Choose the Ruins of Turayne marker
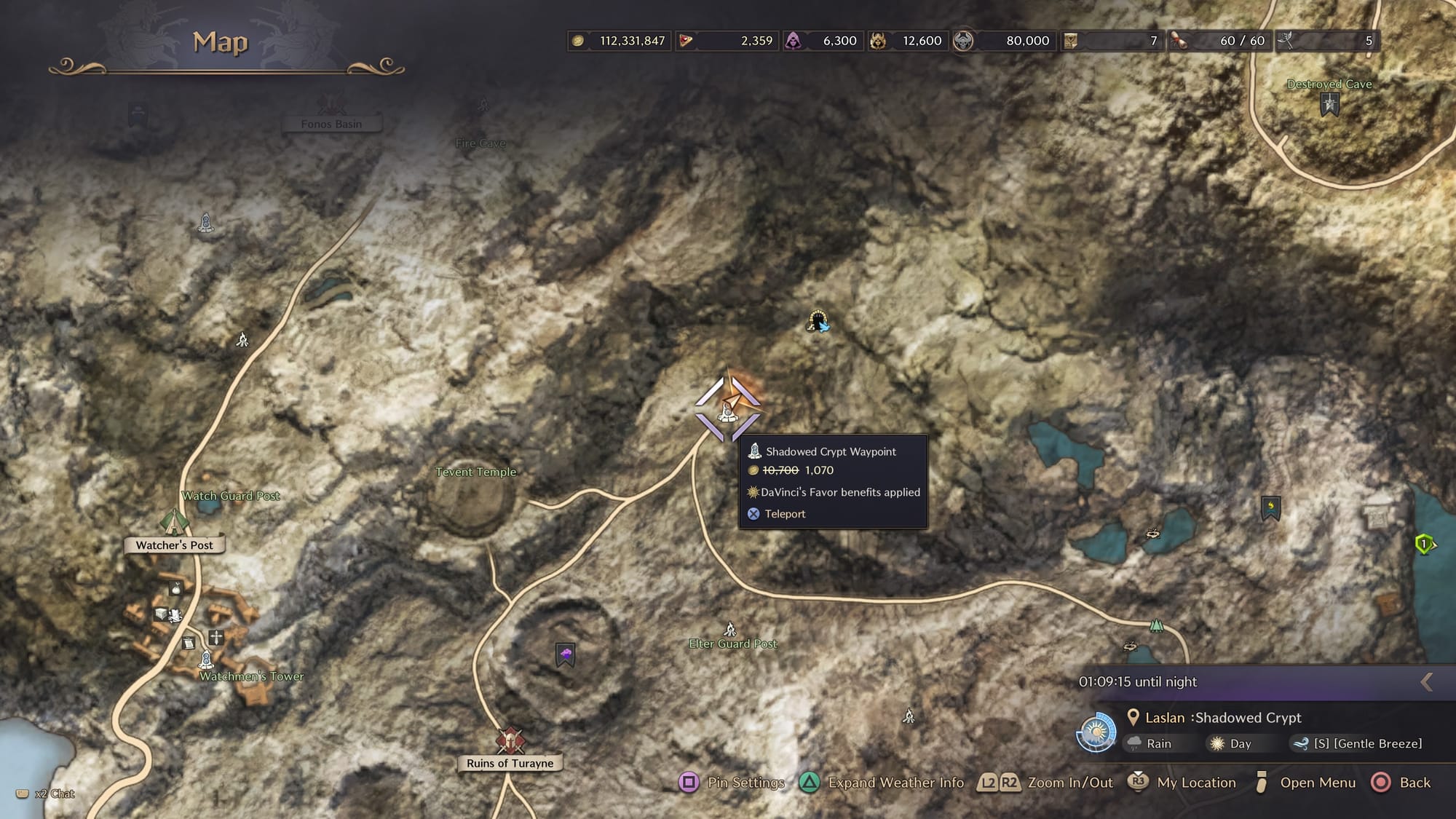The height and width of the screenshot is (819, 1456). tap(510, 740)
